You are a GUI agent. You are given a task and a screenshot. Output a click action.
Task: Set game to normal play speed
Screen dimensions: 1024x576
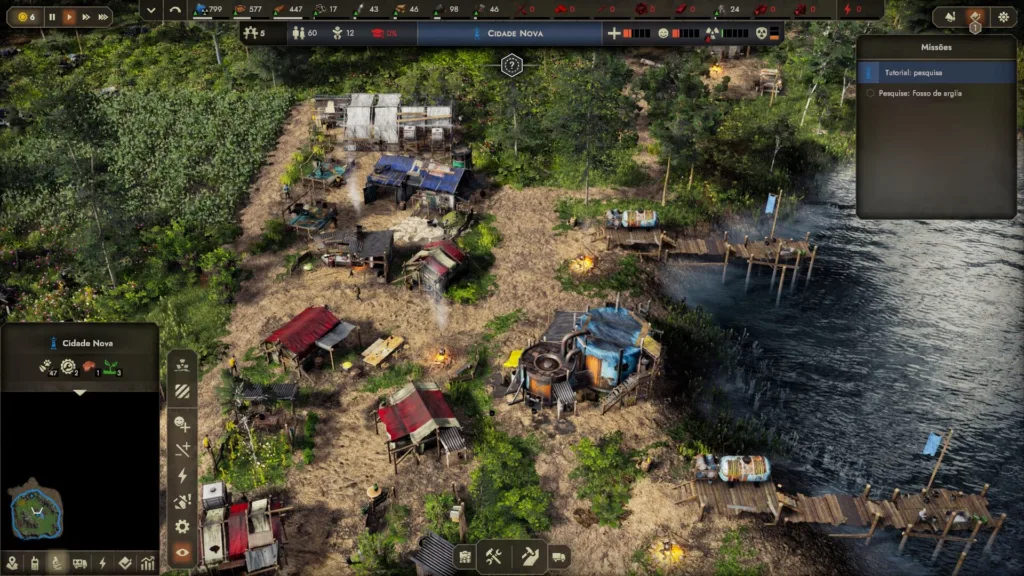coord(69,17)
